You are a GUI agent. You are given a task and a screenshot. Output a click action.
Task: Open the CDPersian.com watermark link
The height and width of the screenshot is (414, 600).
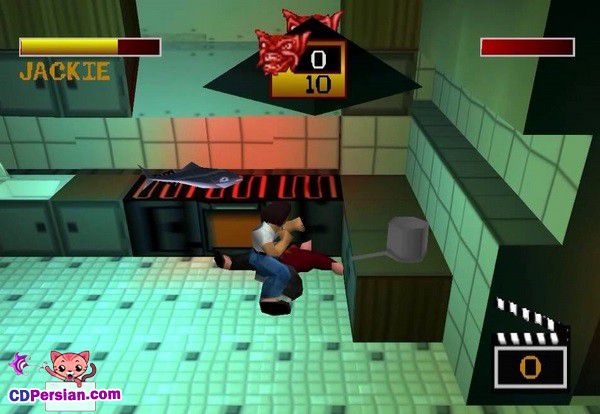pyautogui.click(x=66, y=394)
